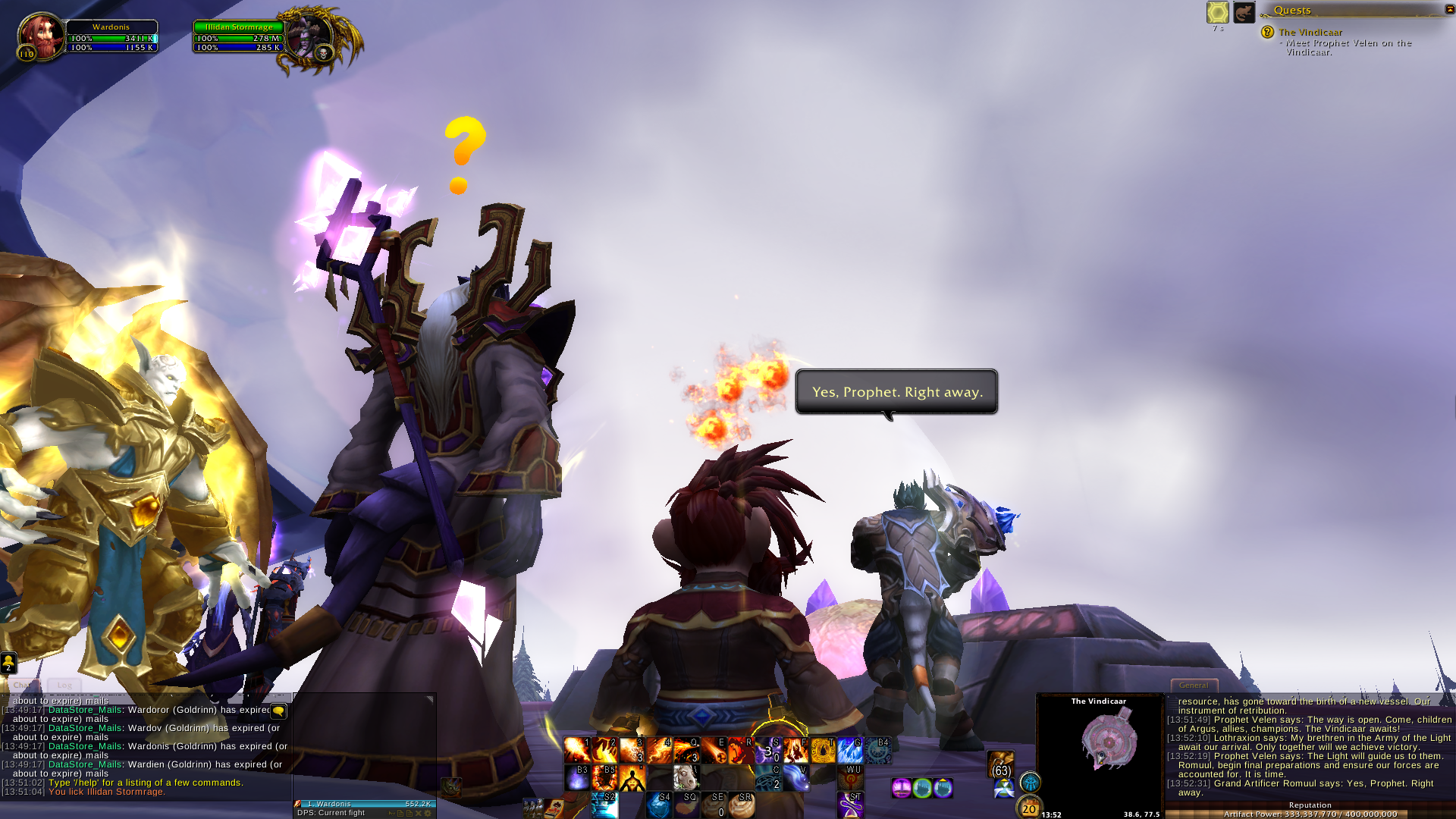Open the General chat tab

1194,685
